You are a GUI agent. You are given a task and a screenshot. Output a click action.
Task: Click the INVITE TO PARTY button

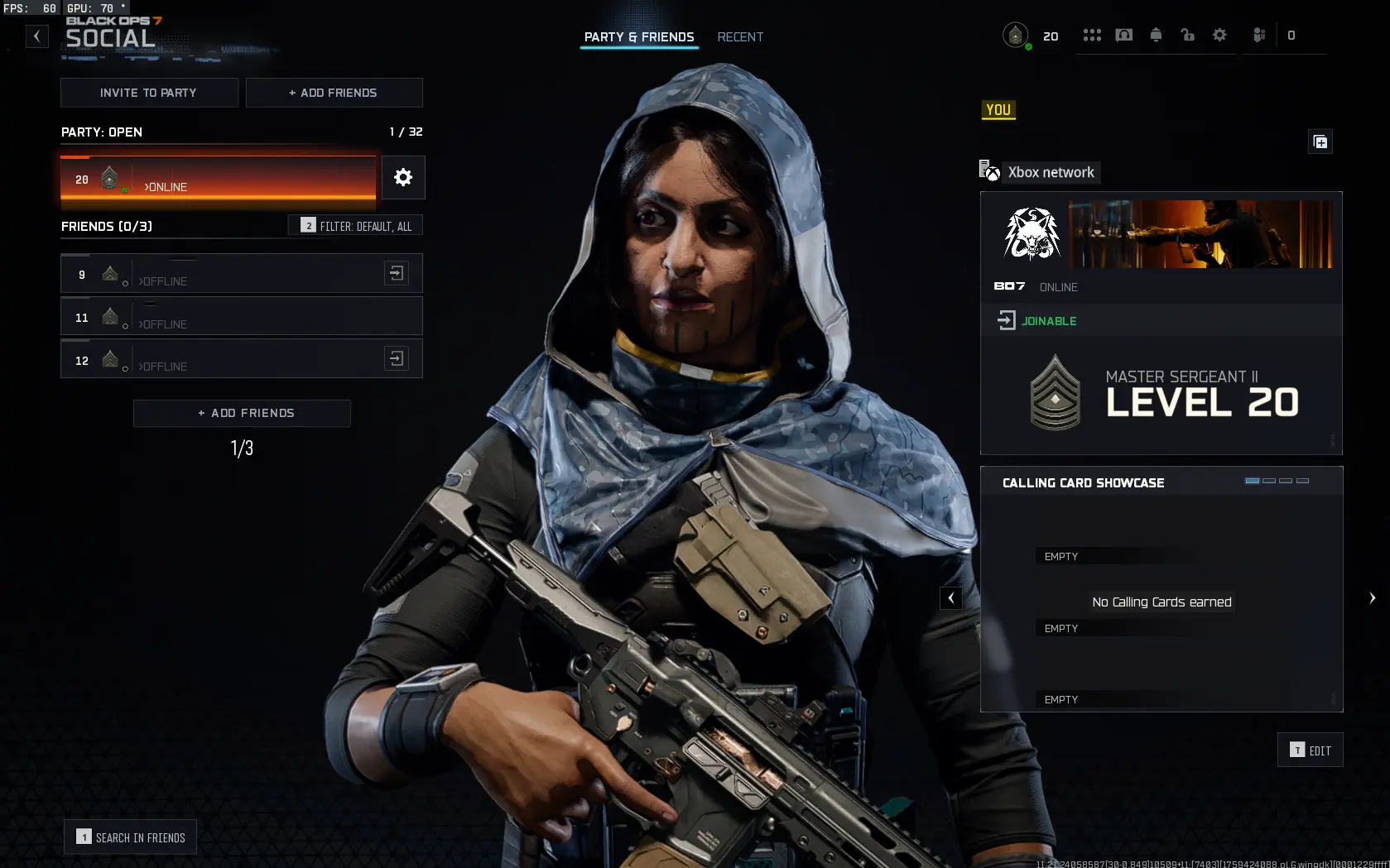[x=149, y=93]
